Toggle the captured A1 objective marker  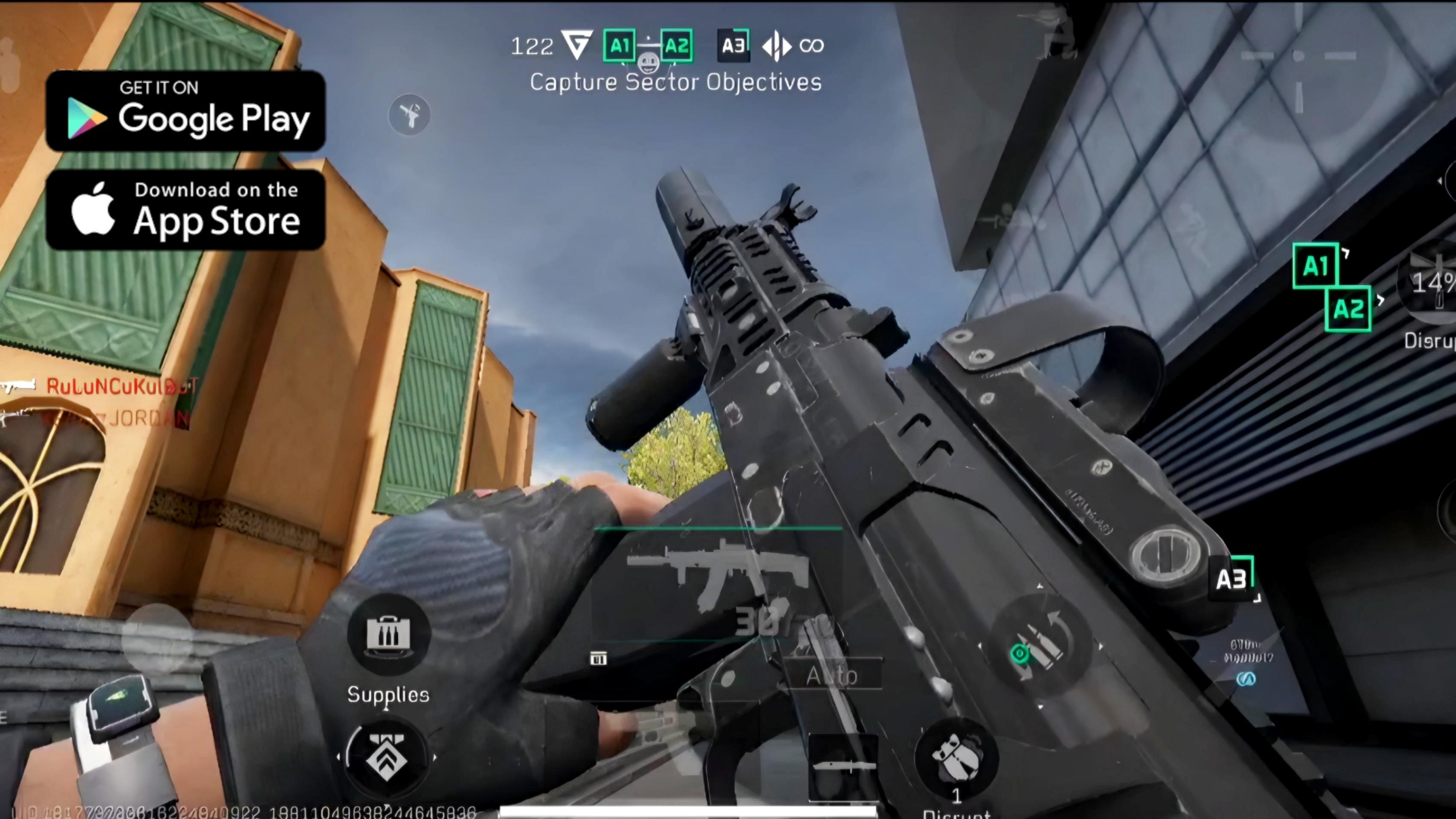[x=619, y=46]
